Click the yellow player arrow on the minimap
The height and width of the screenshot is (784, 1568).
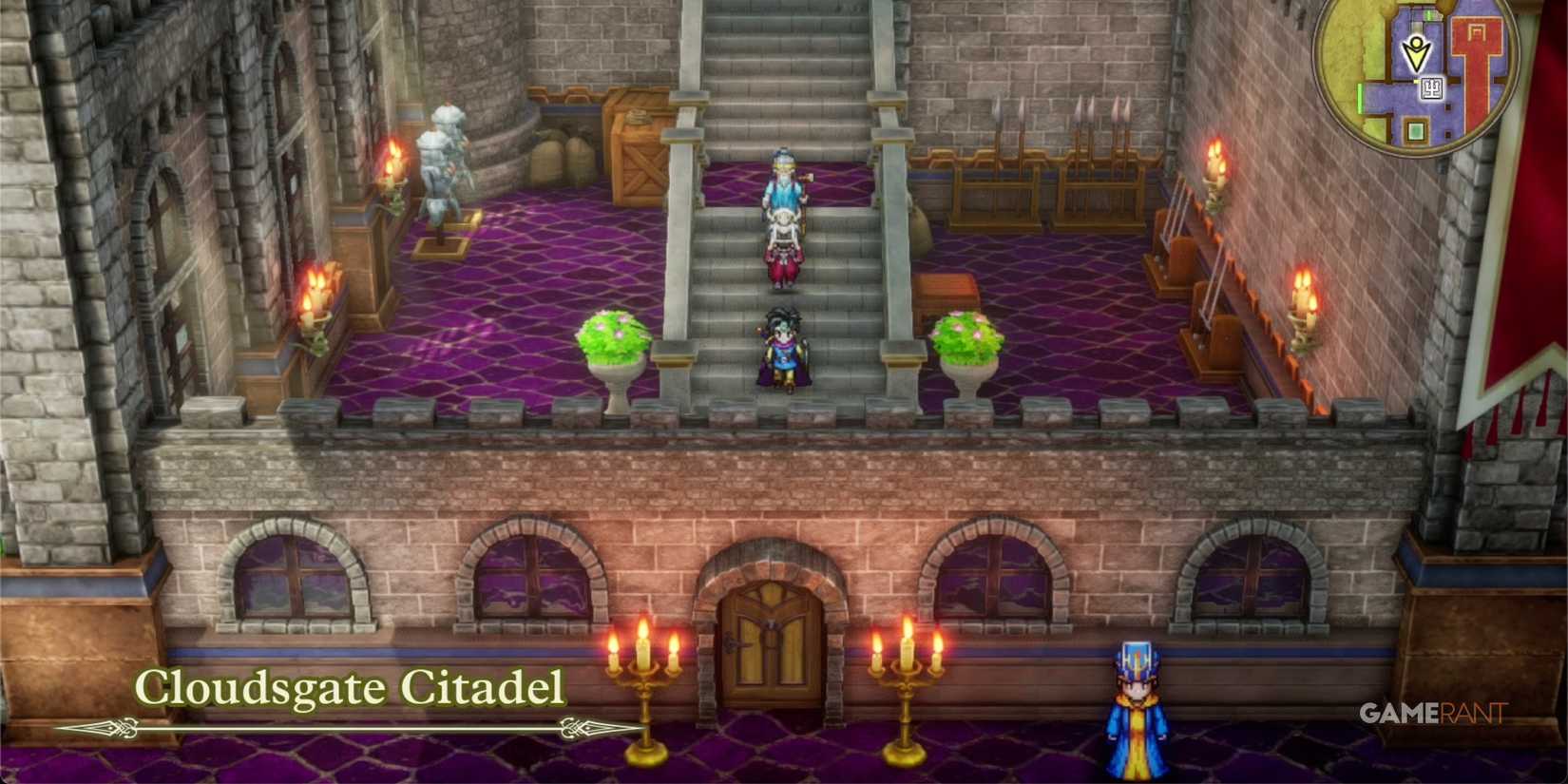point(1416,52)
